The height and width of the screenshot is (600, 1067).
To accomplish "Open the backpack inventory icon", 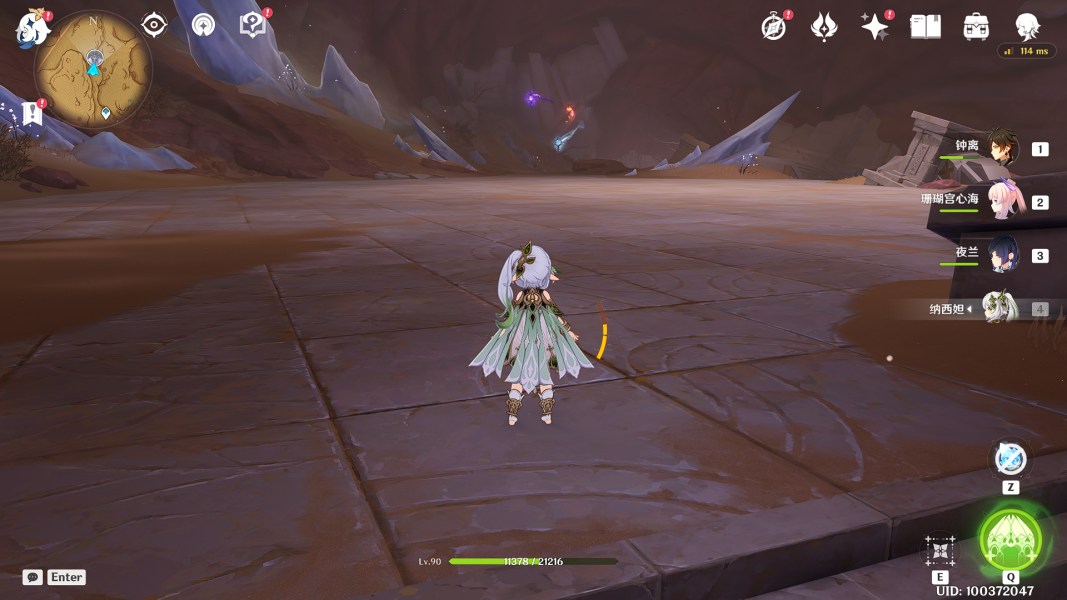I will click(976, 27).
